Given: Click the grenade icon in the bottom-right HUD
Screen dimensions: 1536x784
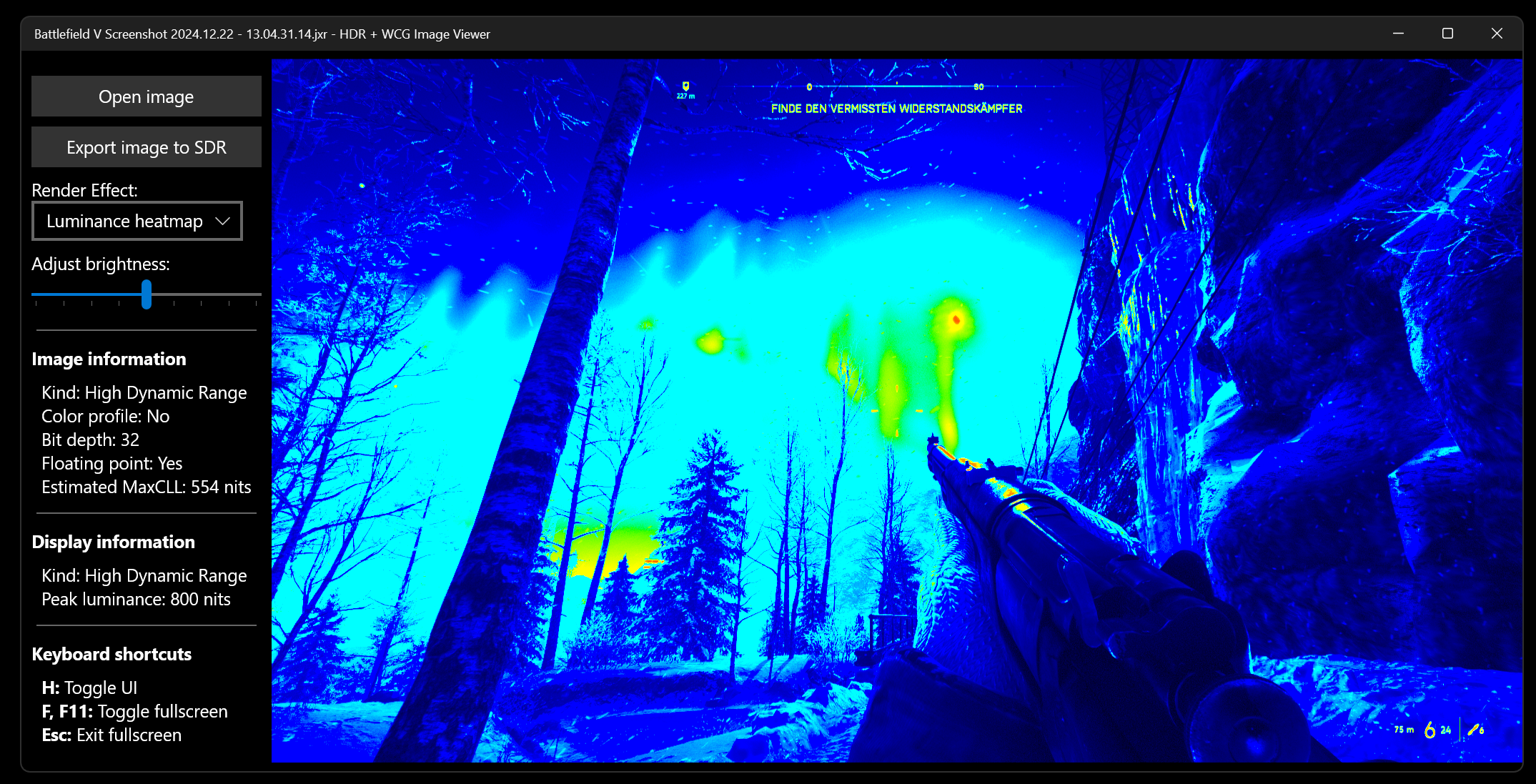Looking at the screenshot, I should click(x=1475, y=730).
